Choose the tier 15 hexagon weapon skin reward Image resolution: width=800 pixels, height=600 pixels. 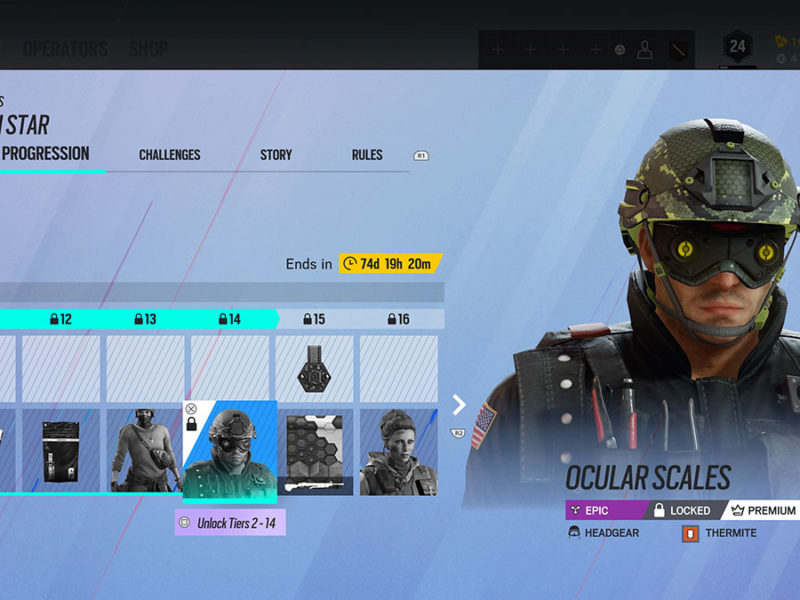click(x=314, y=451)
